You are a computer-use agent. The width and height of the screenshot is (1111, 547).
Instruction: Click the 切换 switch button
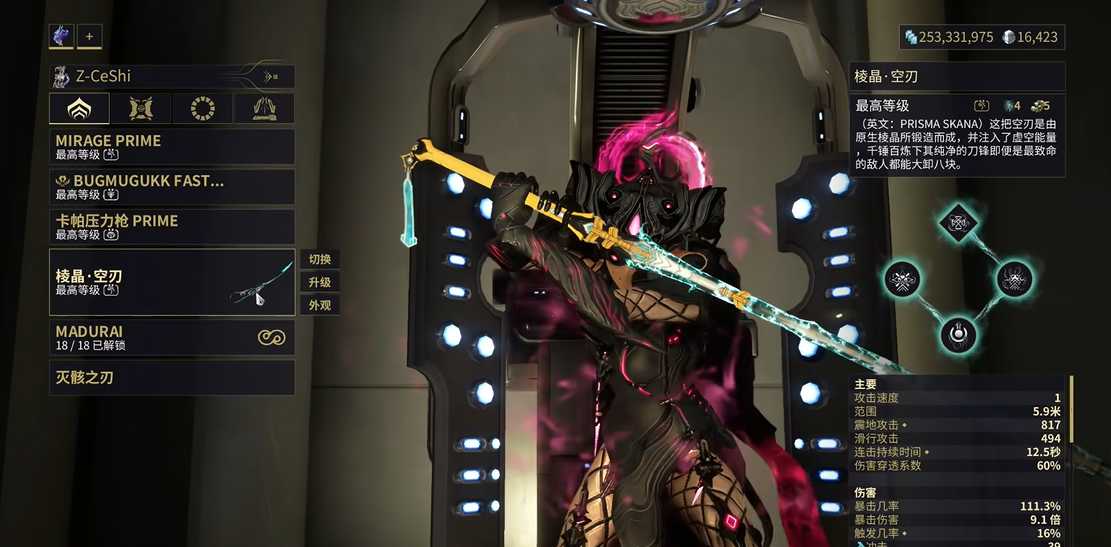pos(320,260)
